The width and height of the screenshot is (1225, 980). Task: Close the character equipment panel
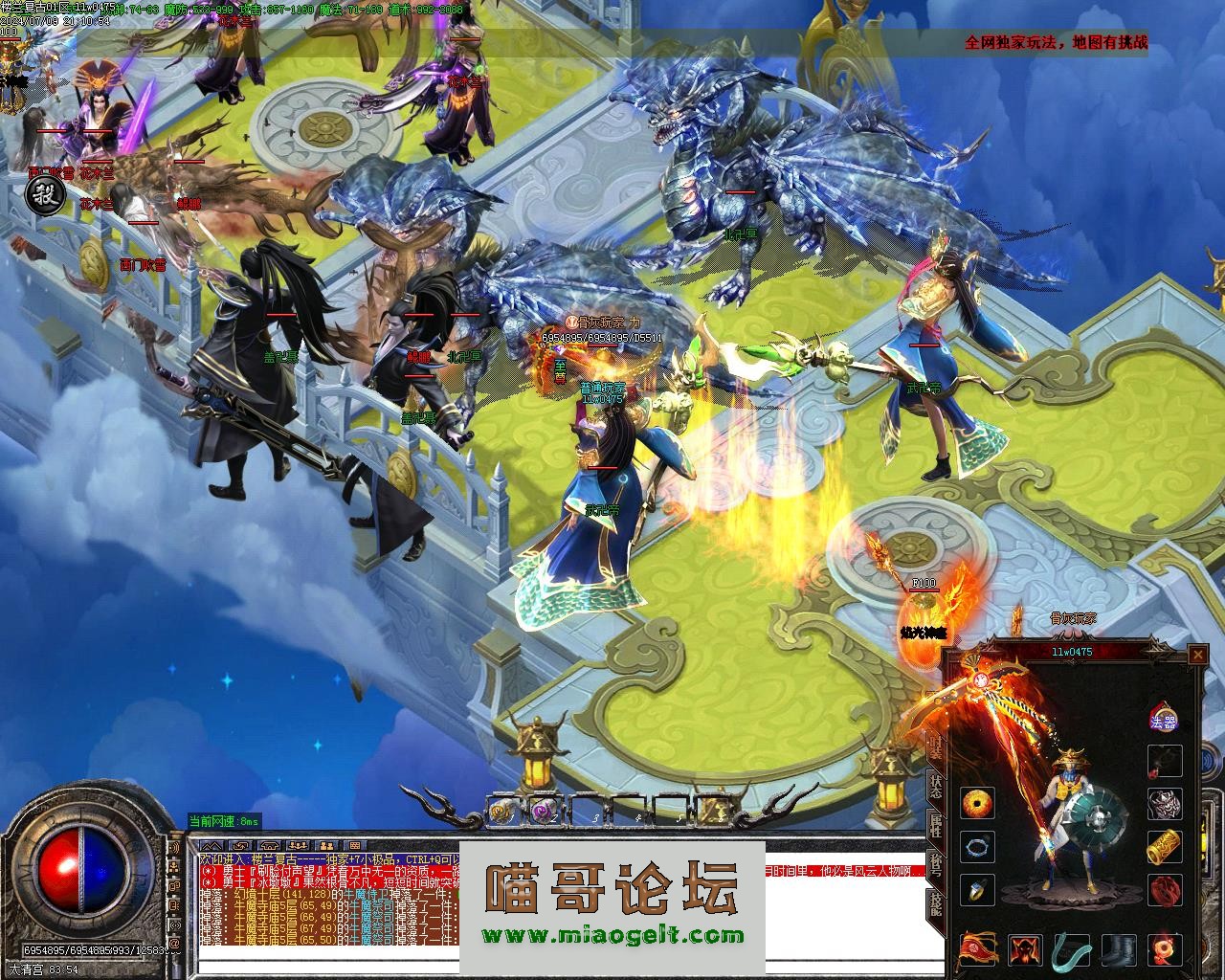point(1197,655)
